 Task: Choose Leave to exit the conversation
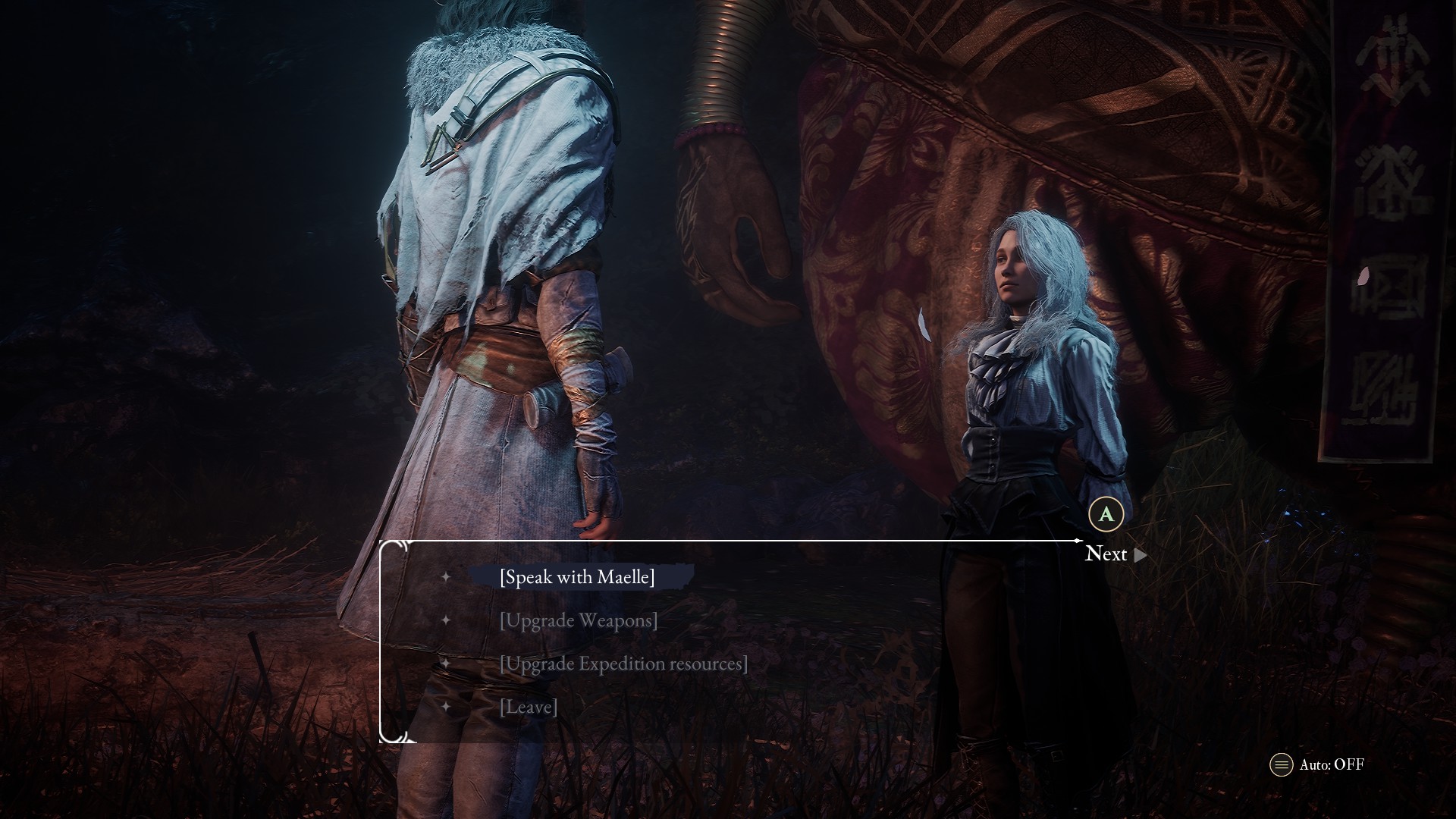point(529,707)
